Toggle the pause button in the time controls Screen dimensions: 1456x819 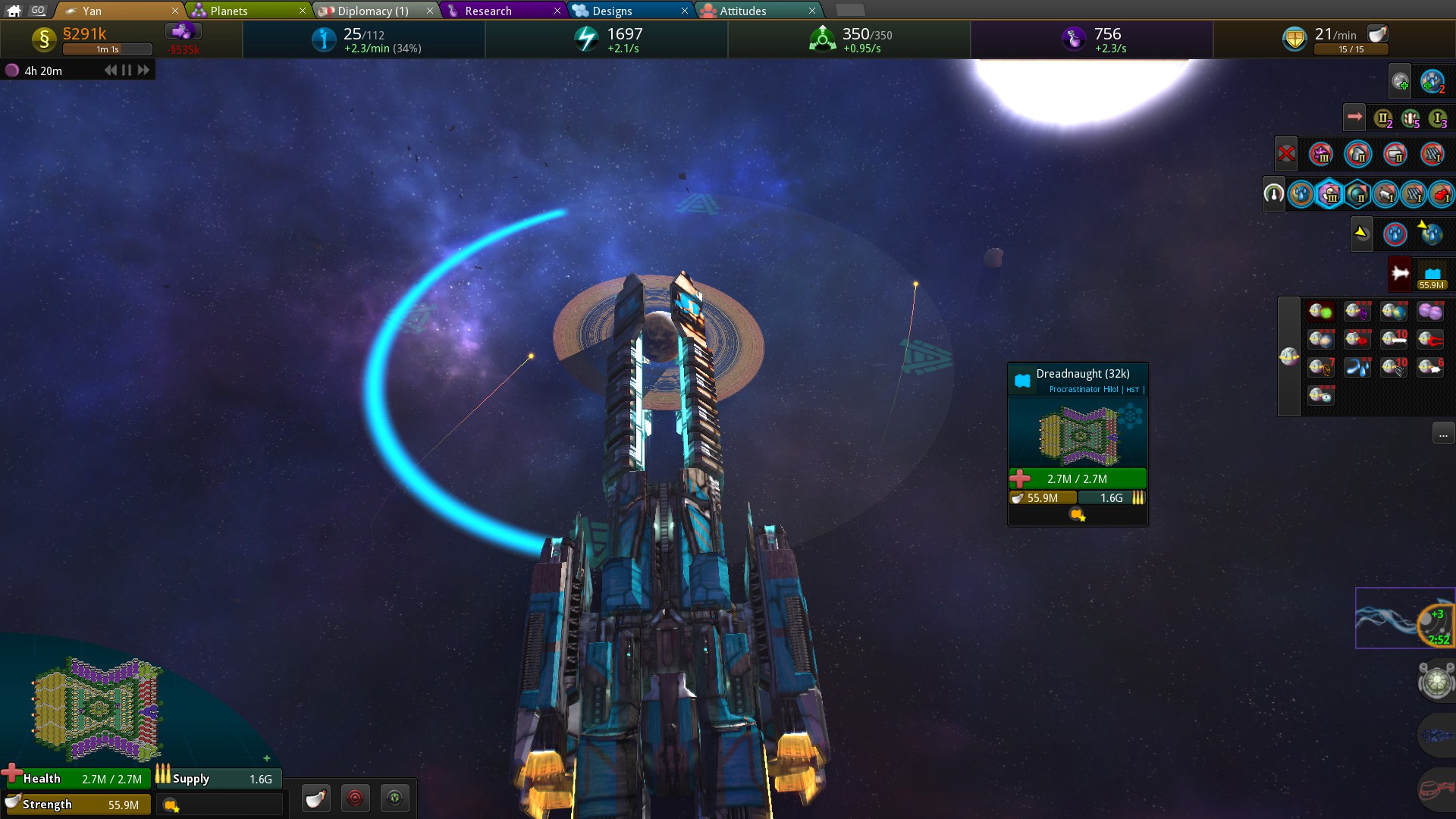[124, 70]
